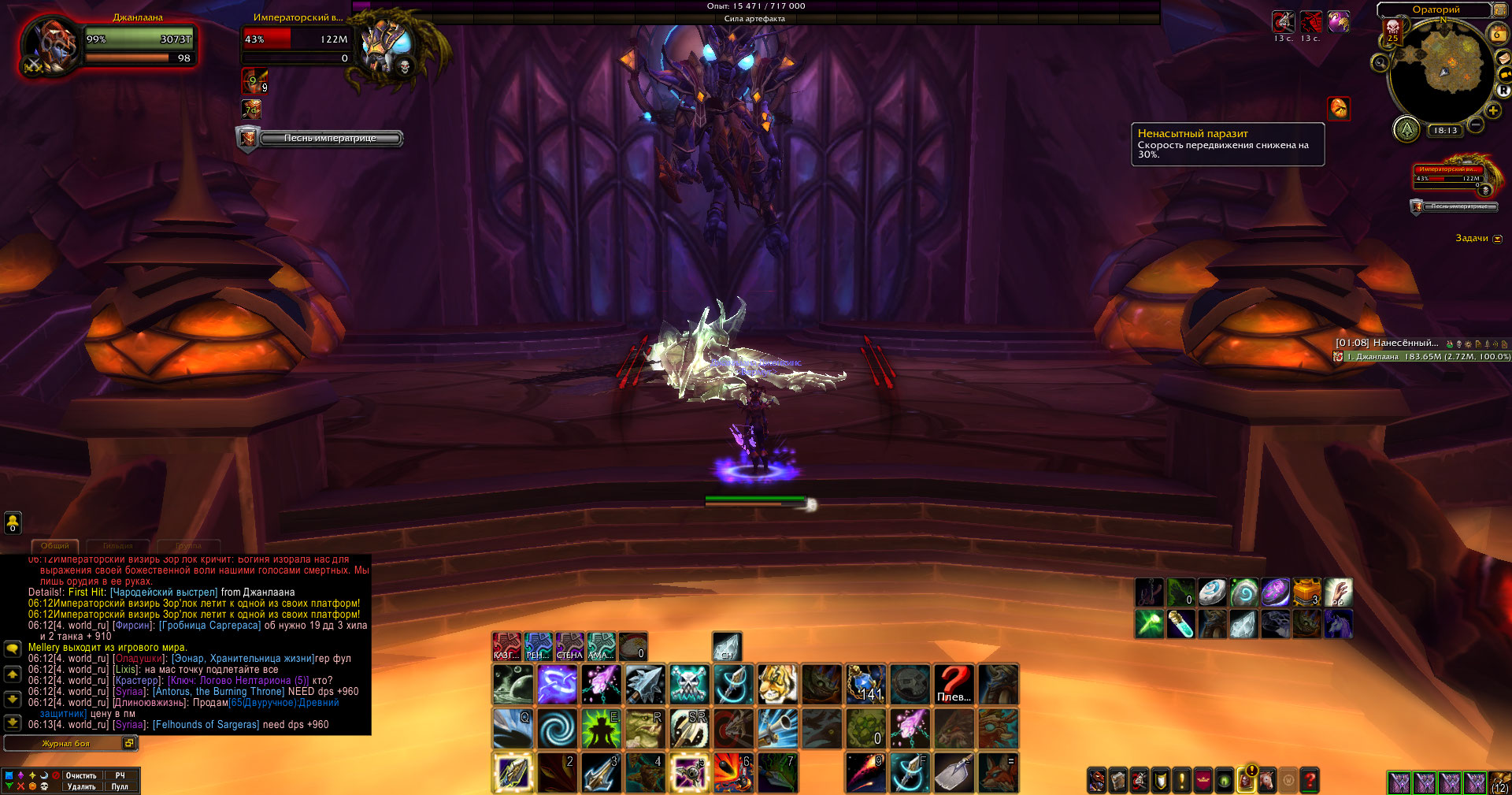This screenshot has width=1512, height=795.
Task: Use the skull and crossbones ability
Action: [x=689, y=684]
